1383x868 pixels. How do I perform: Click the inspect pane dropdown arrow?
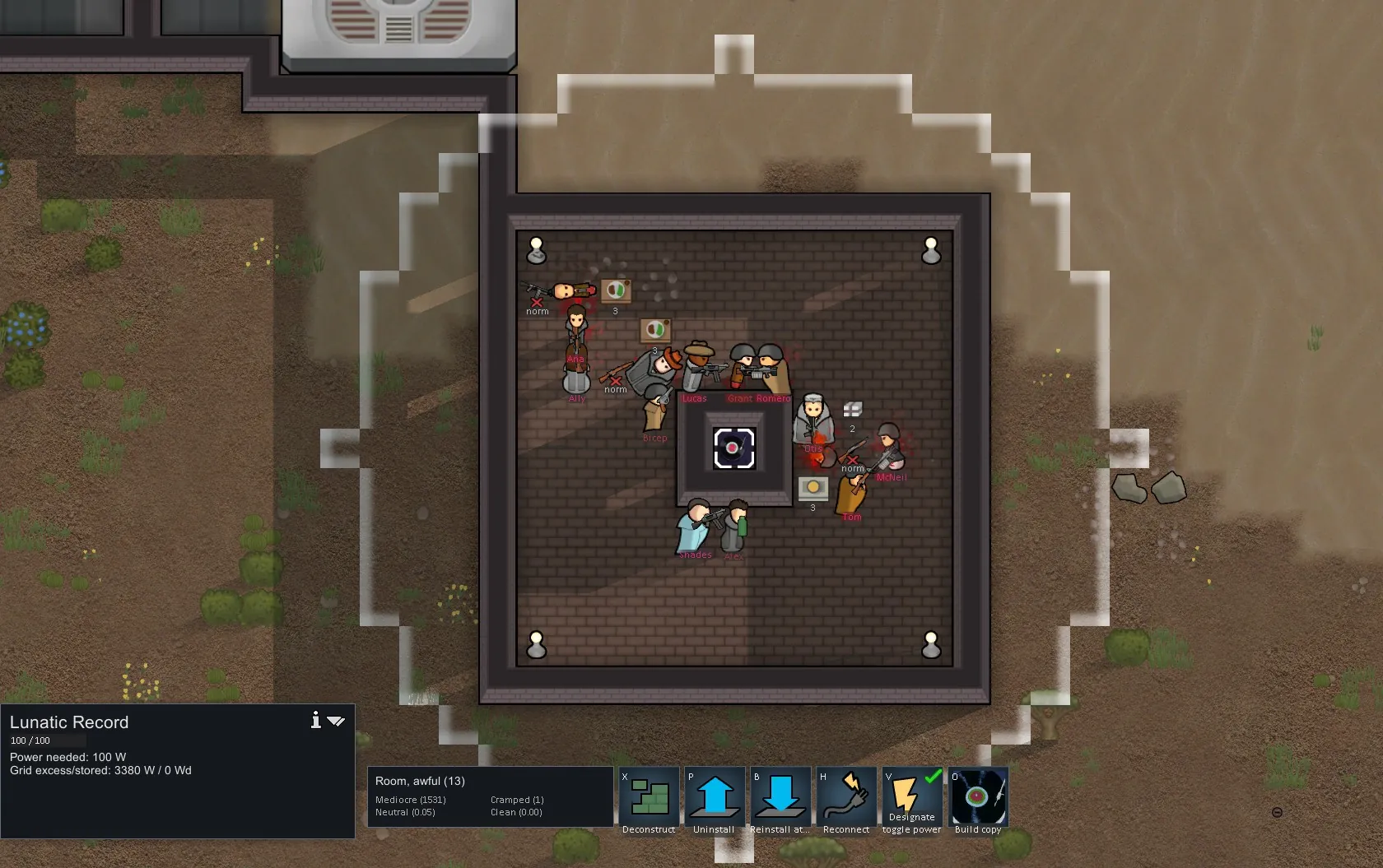click(x=336, y=722)
